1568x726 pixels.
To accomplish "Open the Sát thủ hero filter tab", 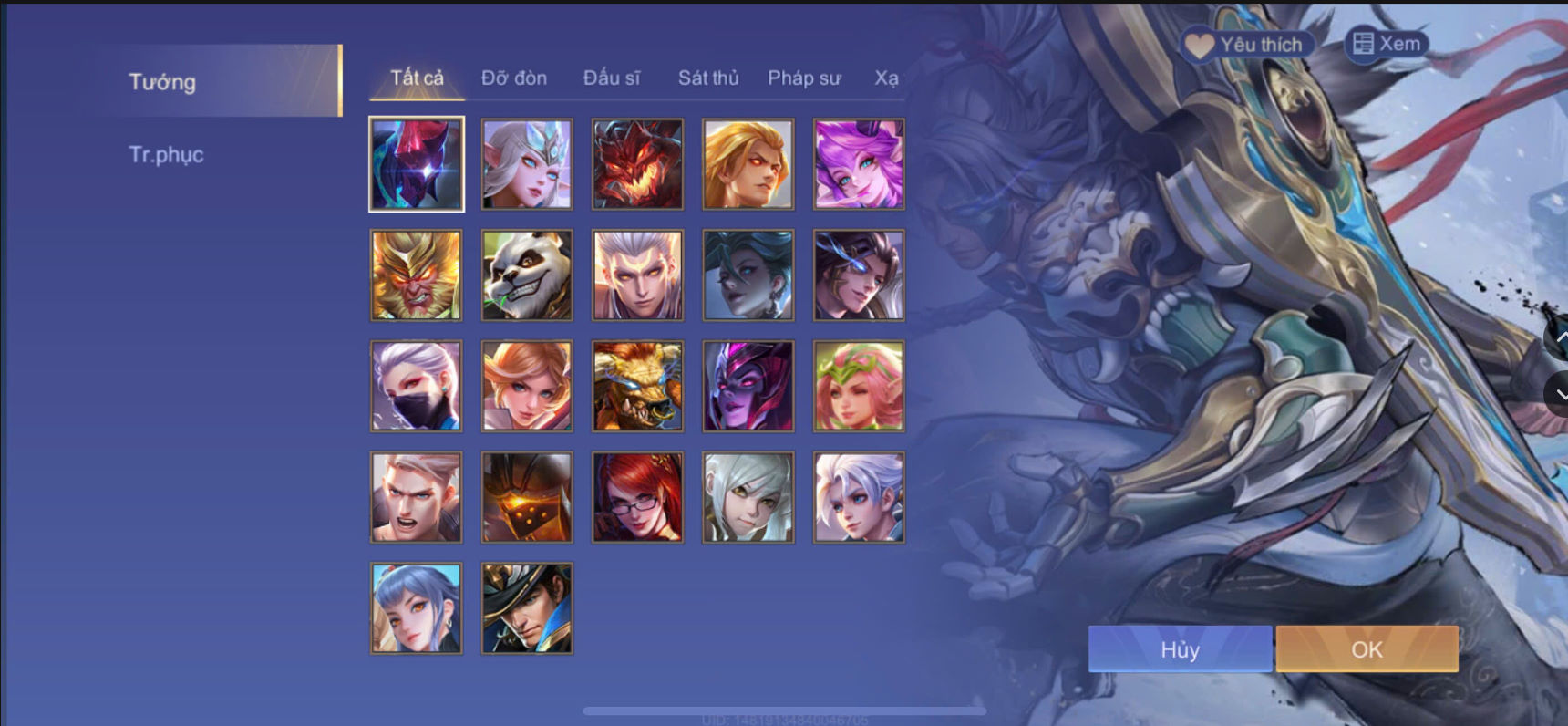I will [707, 78].
